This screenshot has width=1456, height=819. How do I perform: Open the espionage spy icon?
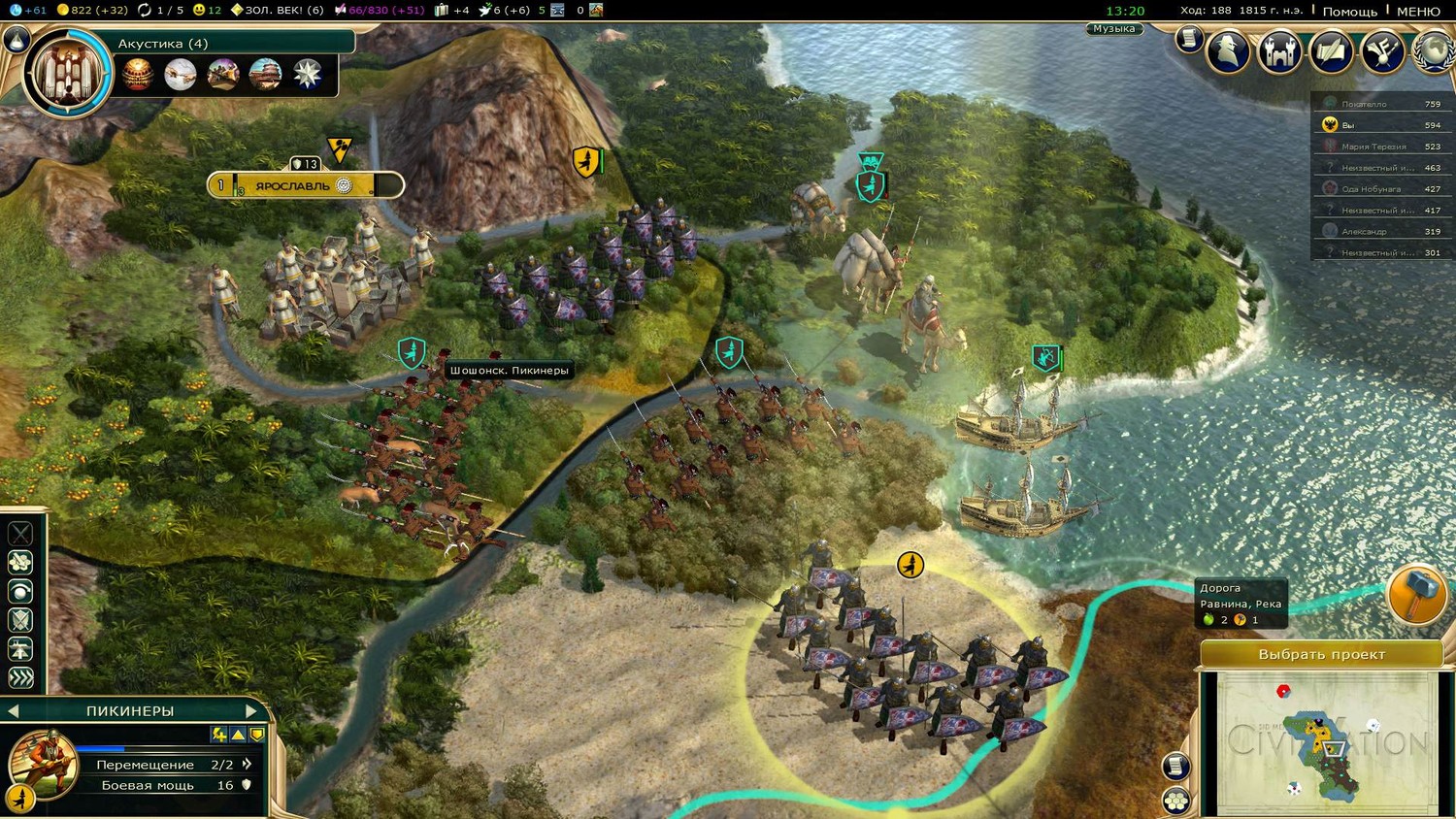tap(1228, 50)
